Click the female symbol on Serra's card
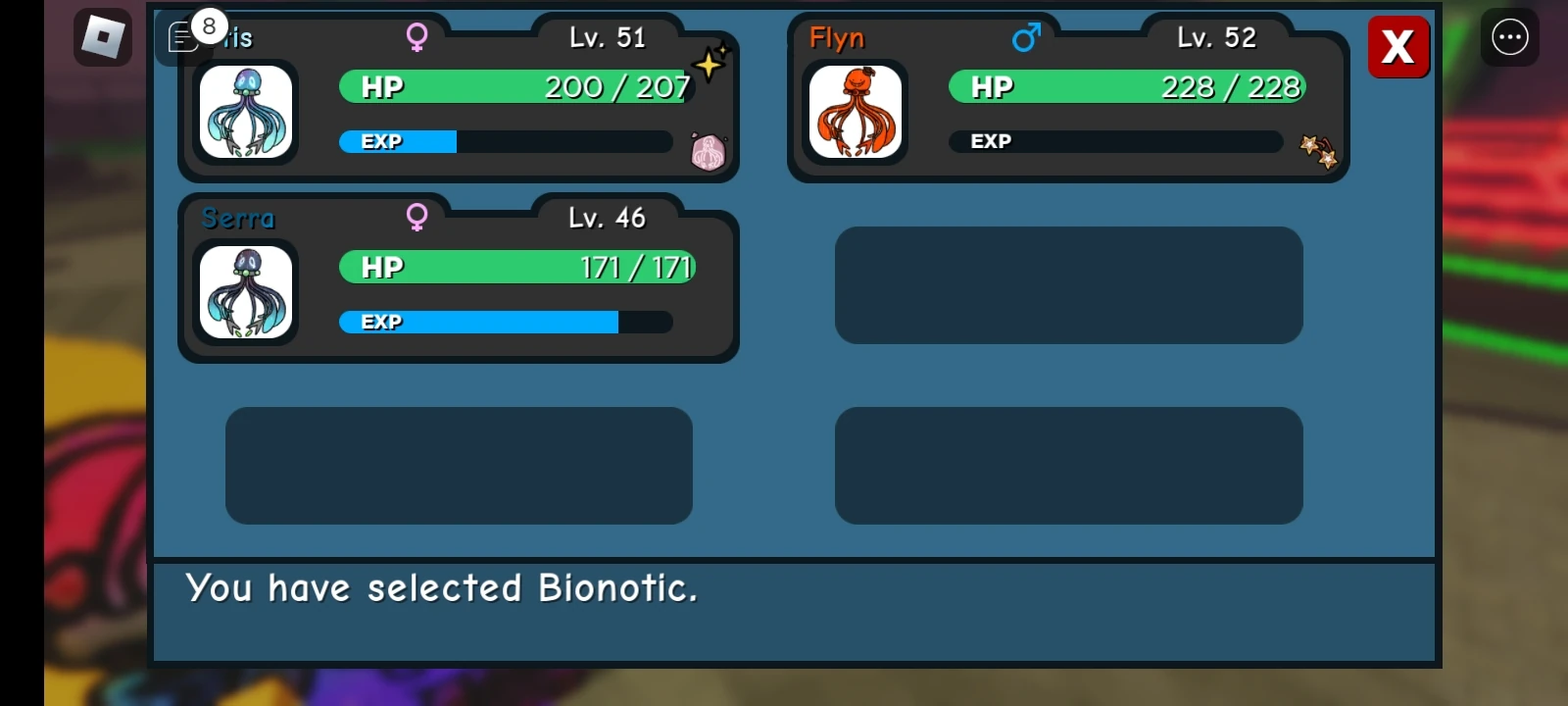Viewport: 1568px width, 706px height. [x=417, y=218]
